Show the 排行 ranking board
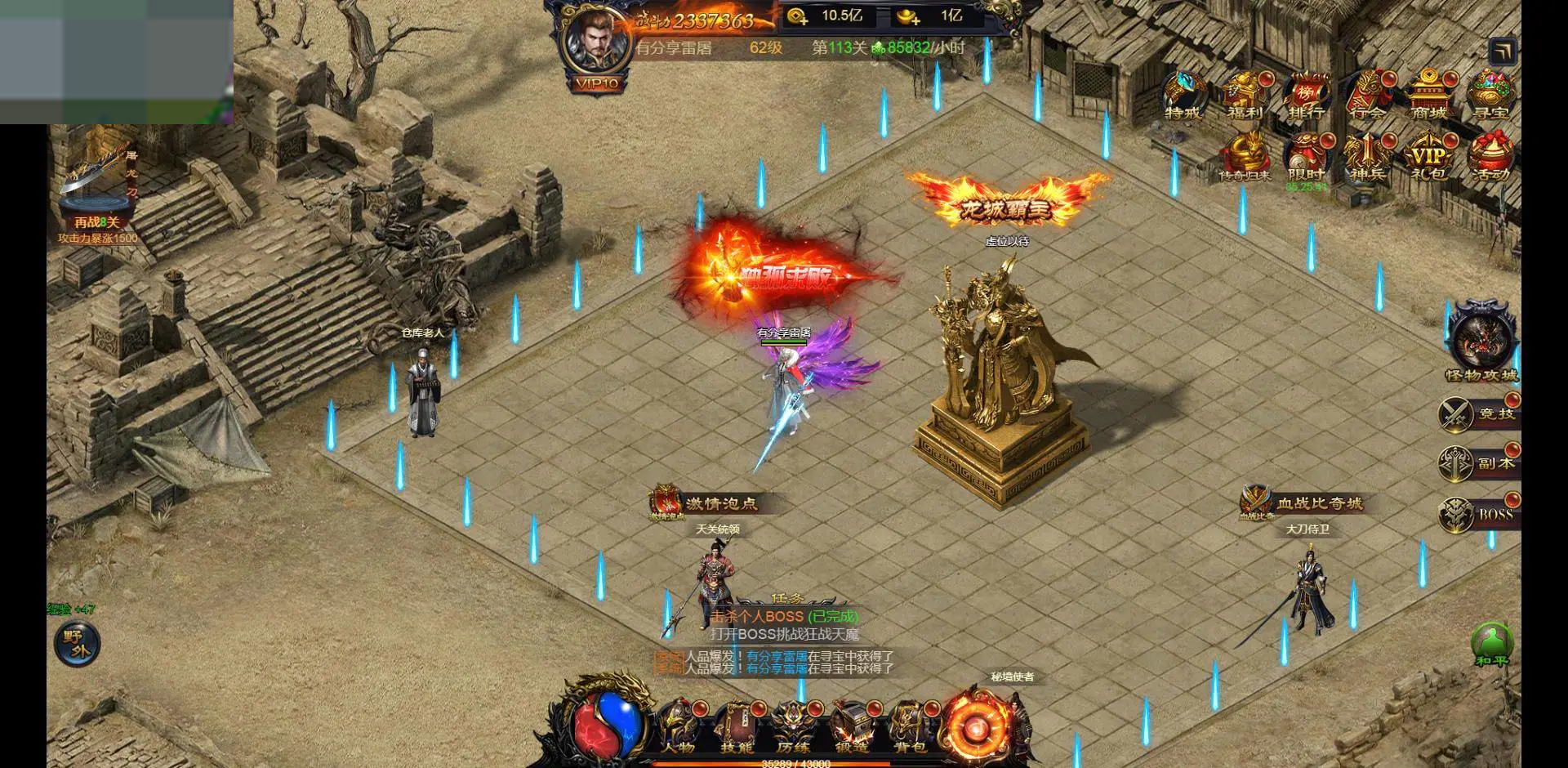This screenshot has width=1568, height=768. (1306, 95)
